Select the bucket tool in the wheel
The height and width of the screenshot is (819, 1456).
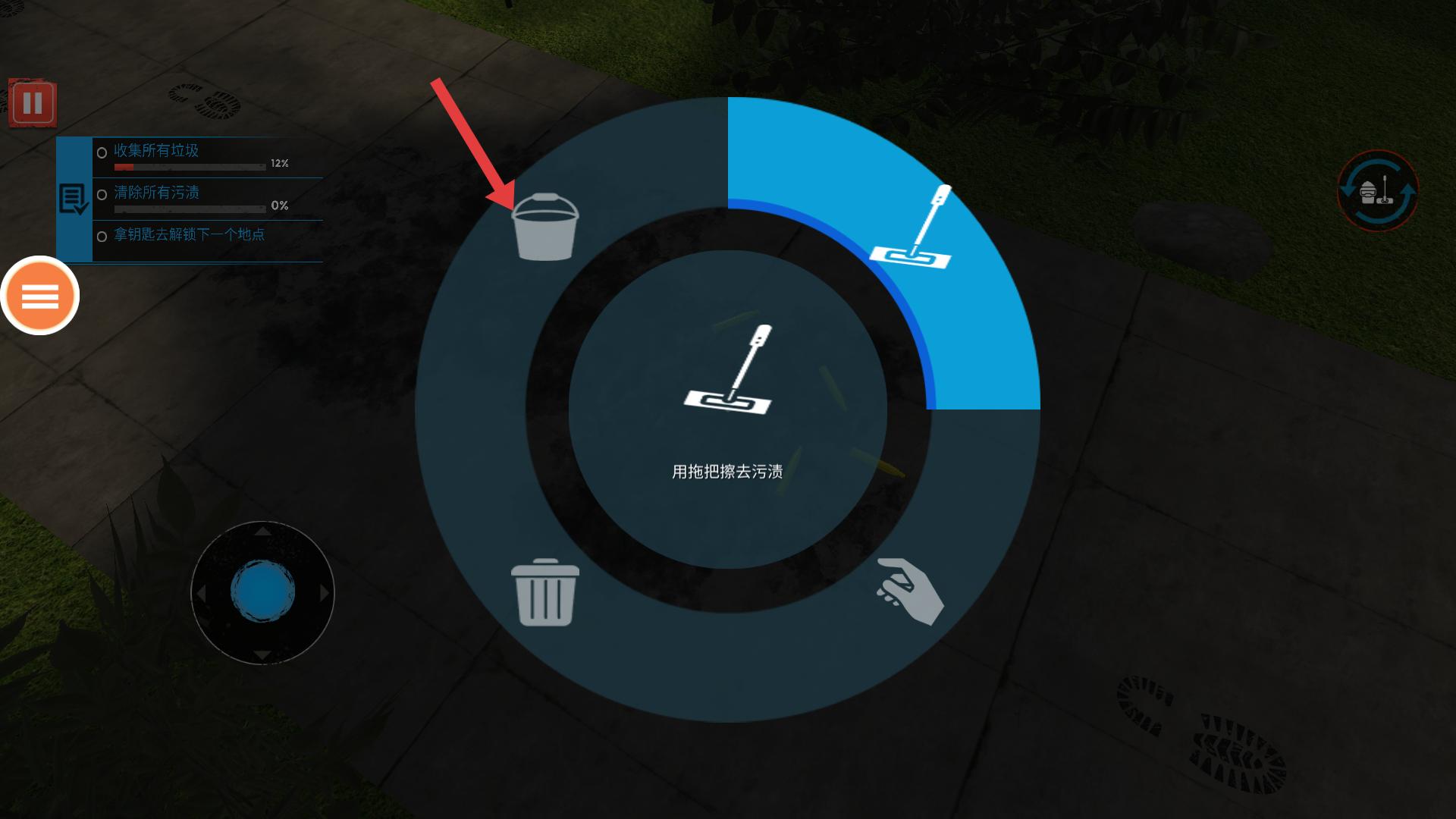tap(544, 227)
